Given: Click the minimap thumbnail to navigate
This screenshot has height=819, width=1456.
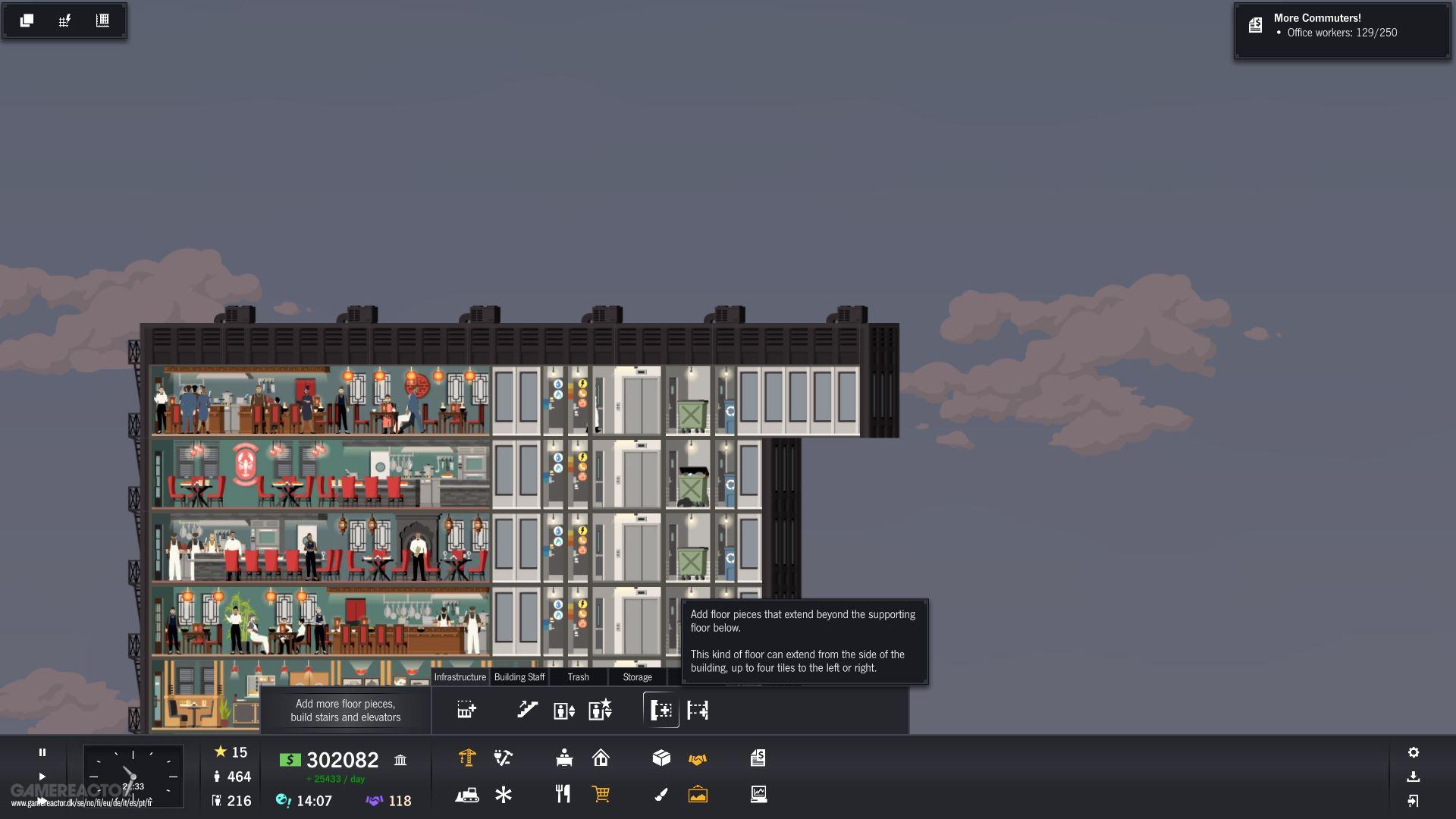Looking at the screenshot, I should pyautogui.click(x=133, y=775).
